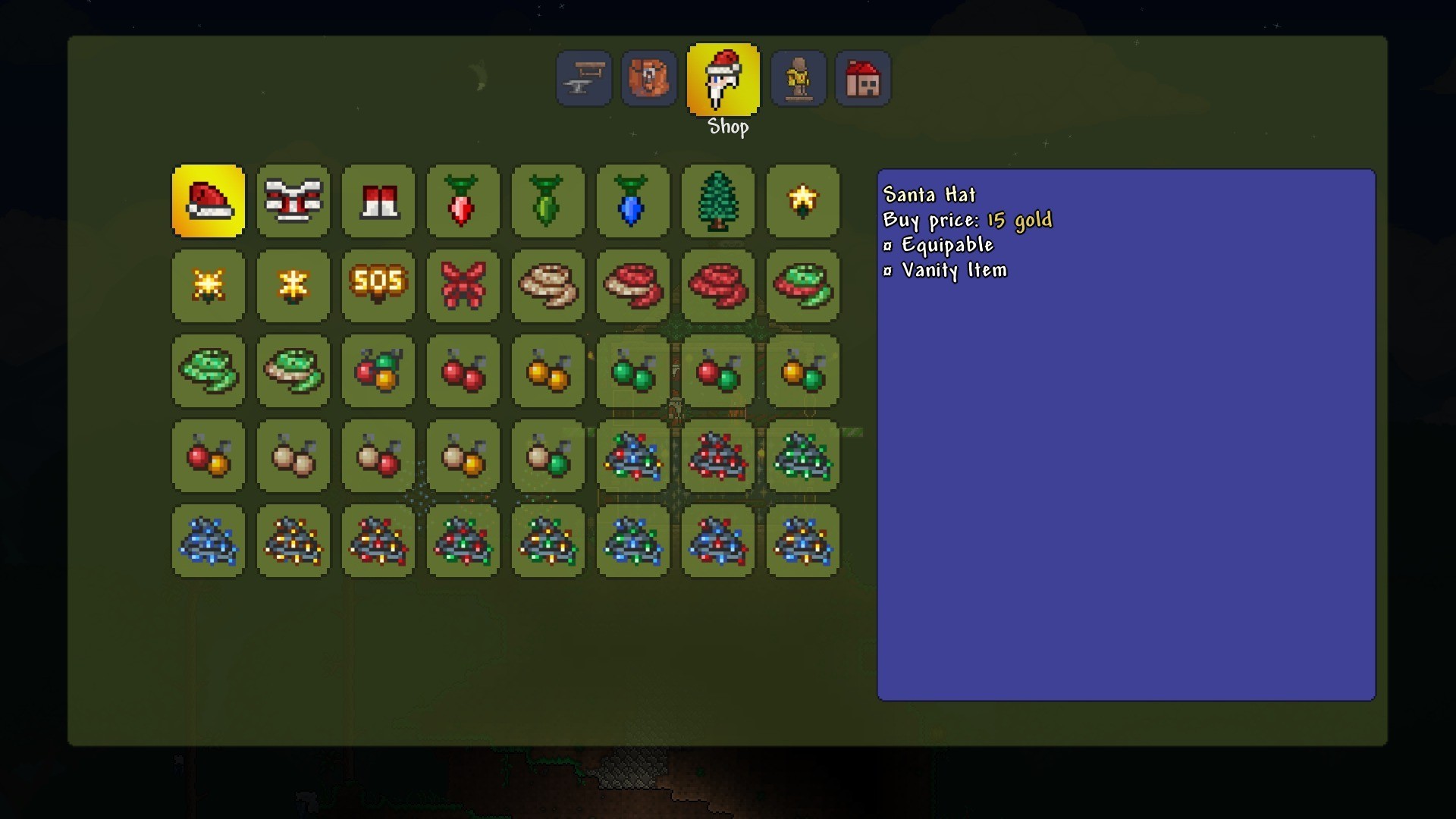Select a blue Christmas lights string, bottom row
The image size is (1456, 819).
[209, 542]
